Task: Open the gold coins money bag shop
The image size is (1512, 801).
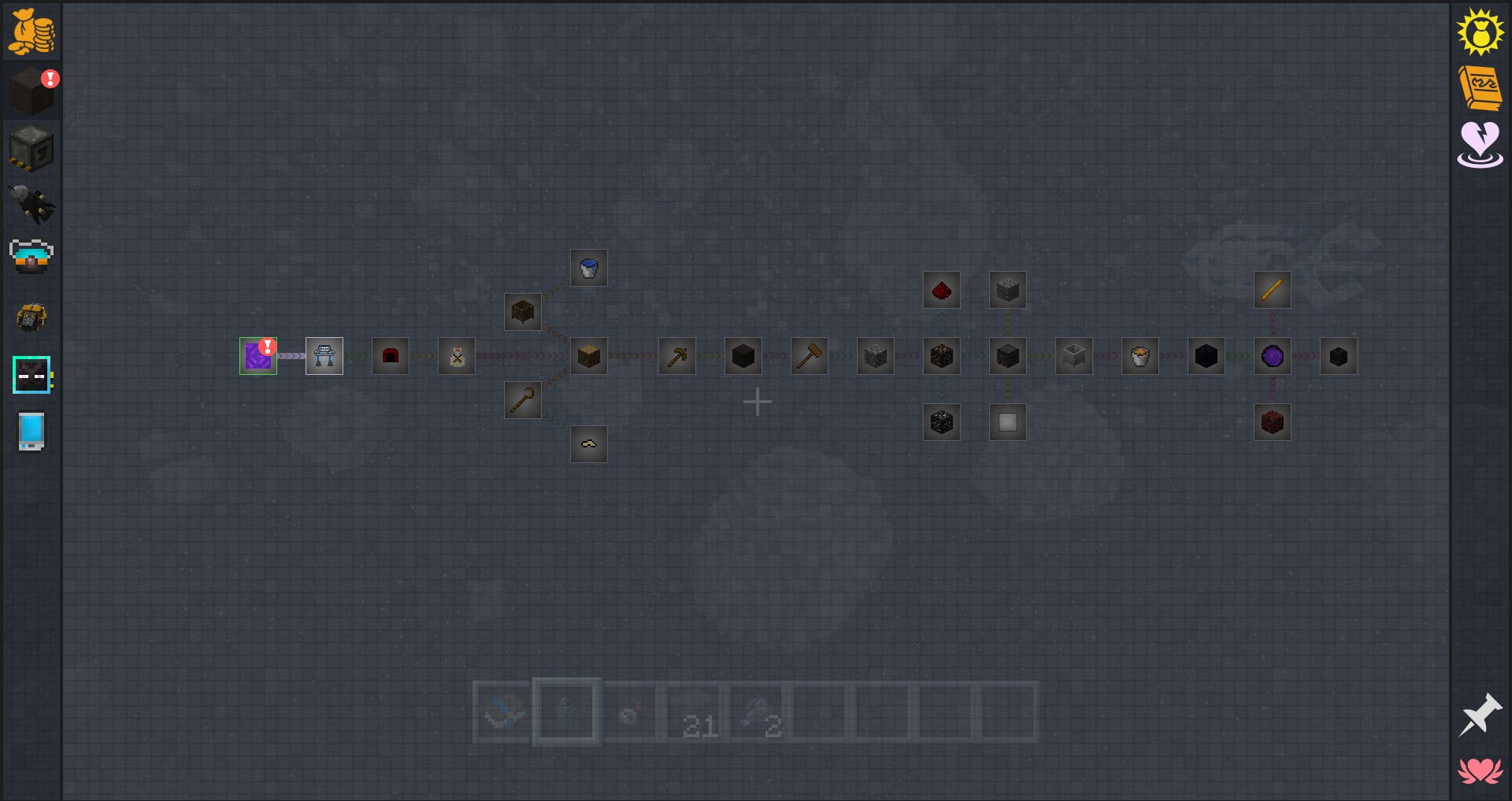Action: pos(31,32)
